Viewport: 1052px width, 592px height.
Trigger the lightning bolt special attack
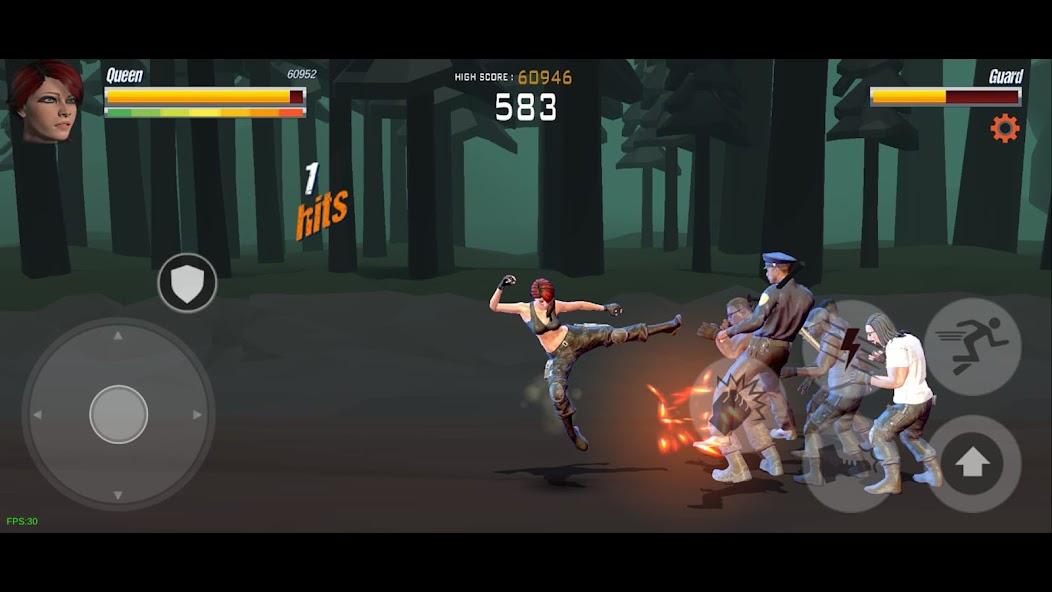849,346
